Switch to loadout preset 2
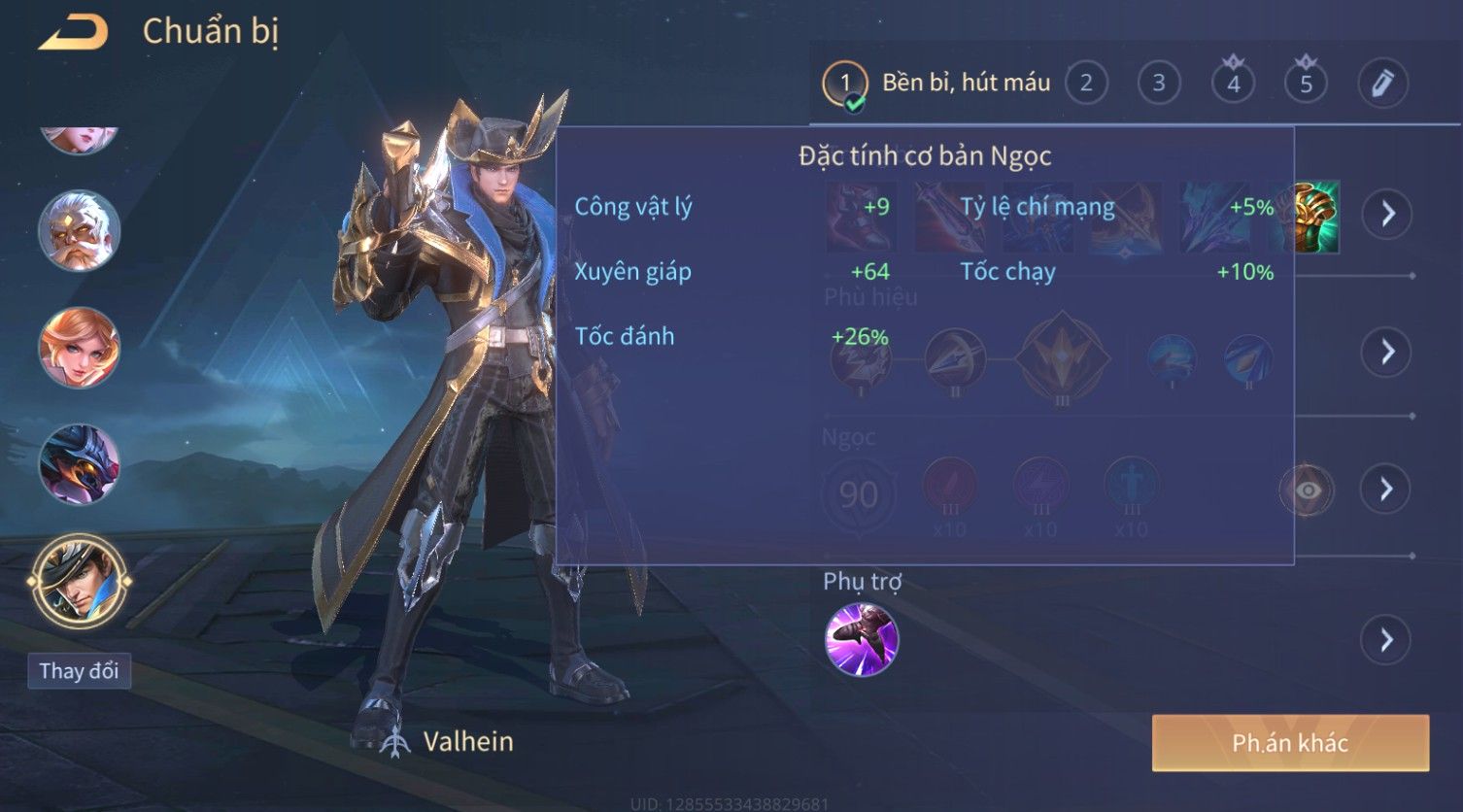The height and width of the screenshot is (812, 1463). click(x=1086, y=84)
